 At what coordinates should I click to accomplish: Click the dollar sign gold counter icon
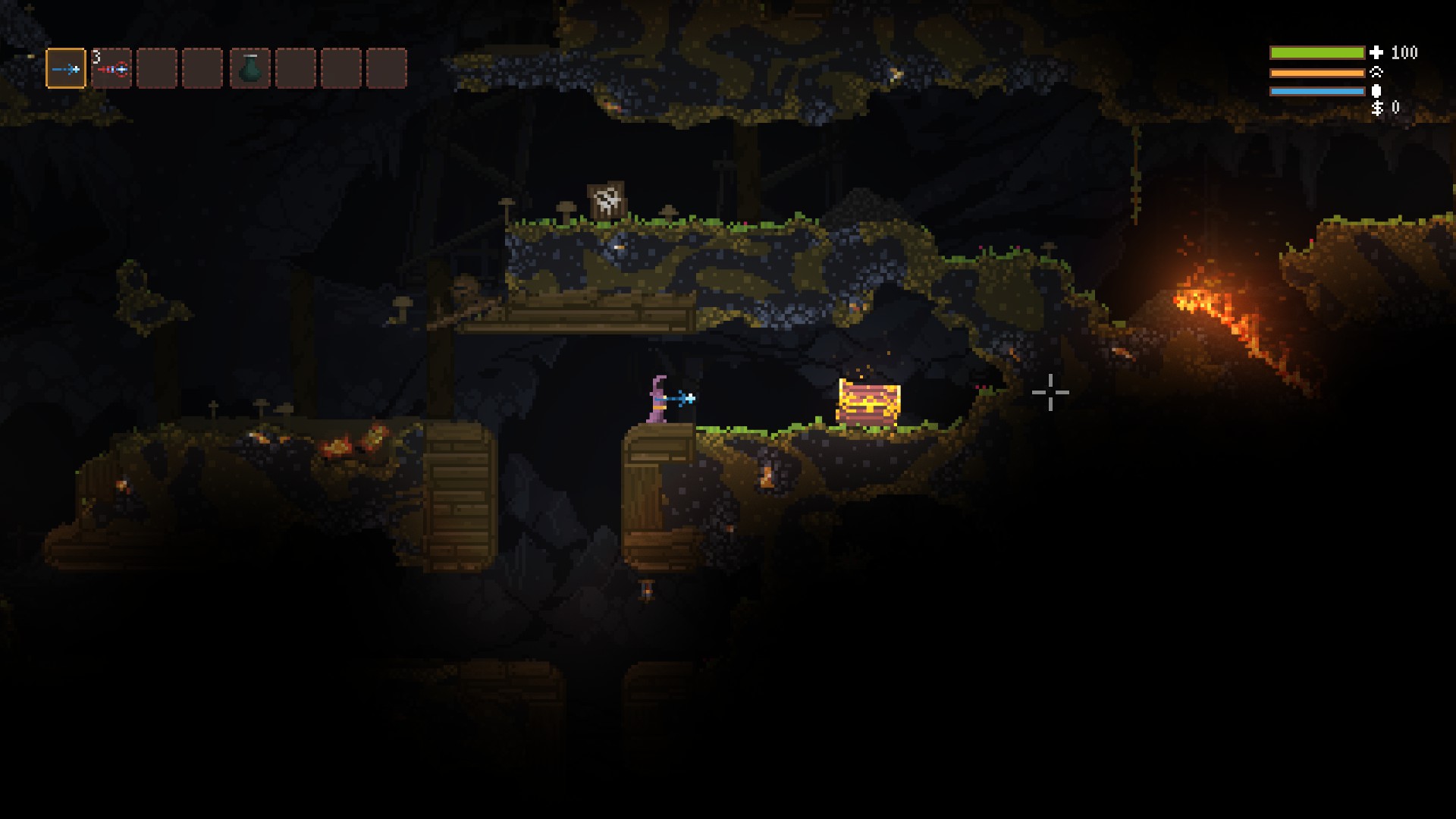coord(1378,109)
